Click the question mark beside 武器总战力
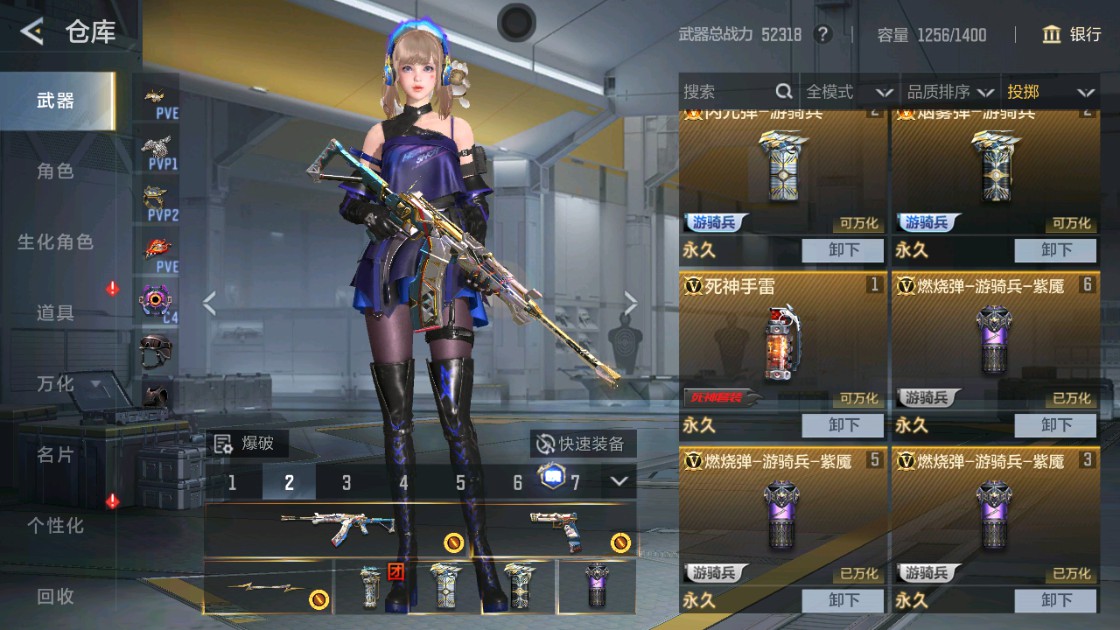 823,35
